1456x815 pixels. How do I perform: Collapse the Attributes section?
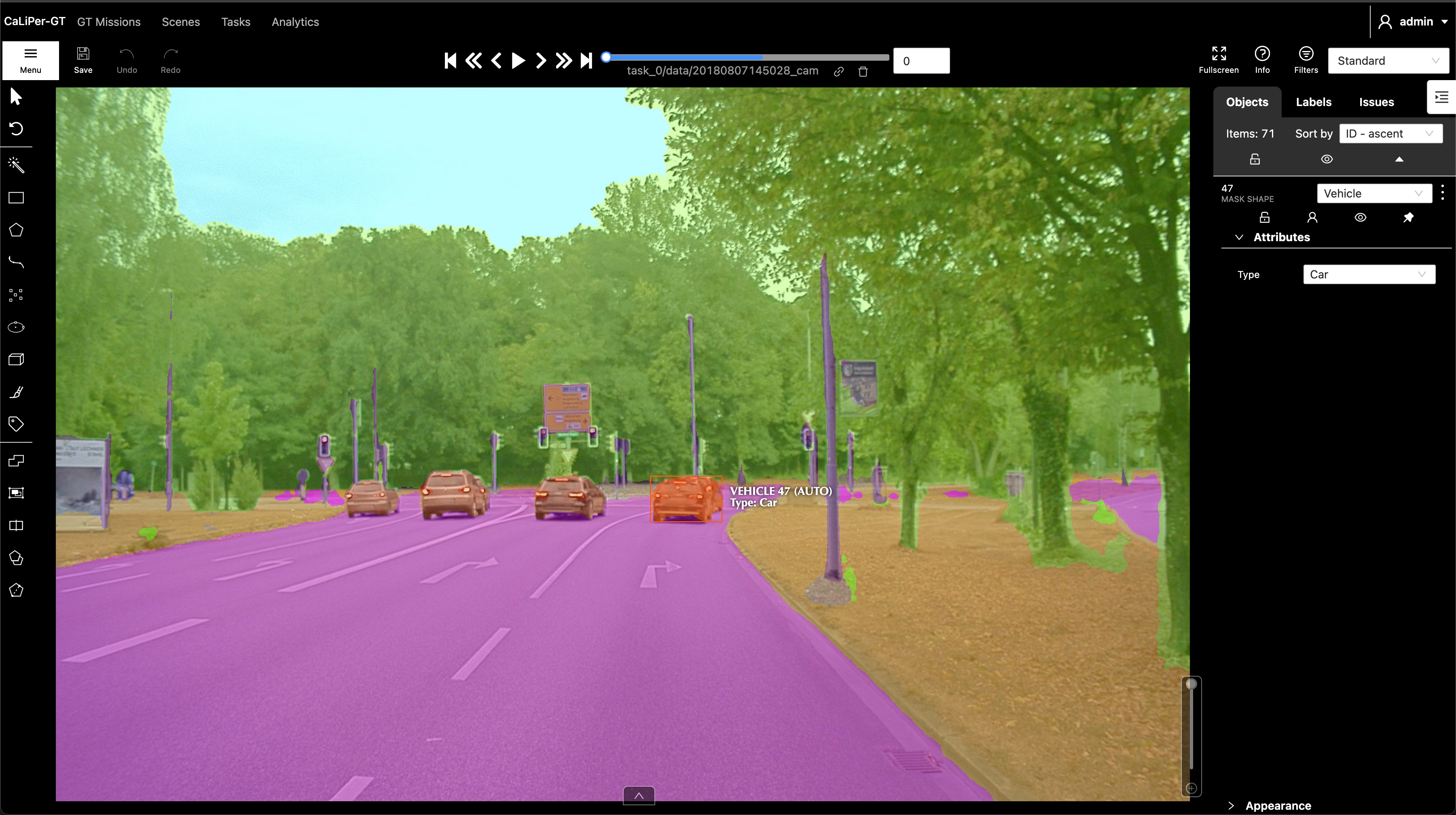1239,237
